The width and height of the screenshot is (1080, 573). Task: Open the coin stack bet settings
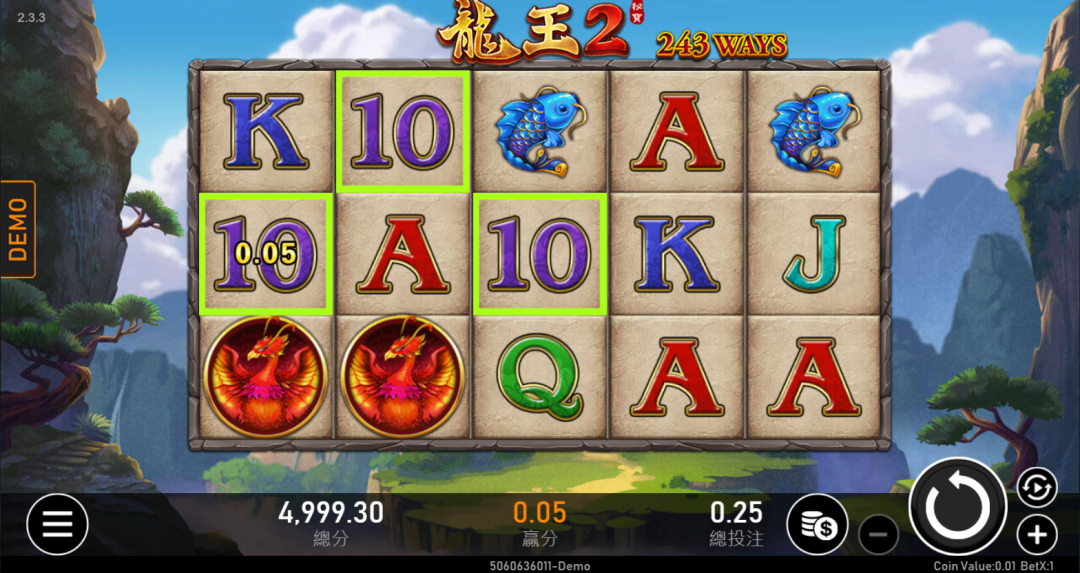click(x=817, y=524)
